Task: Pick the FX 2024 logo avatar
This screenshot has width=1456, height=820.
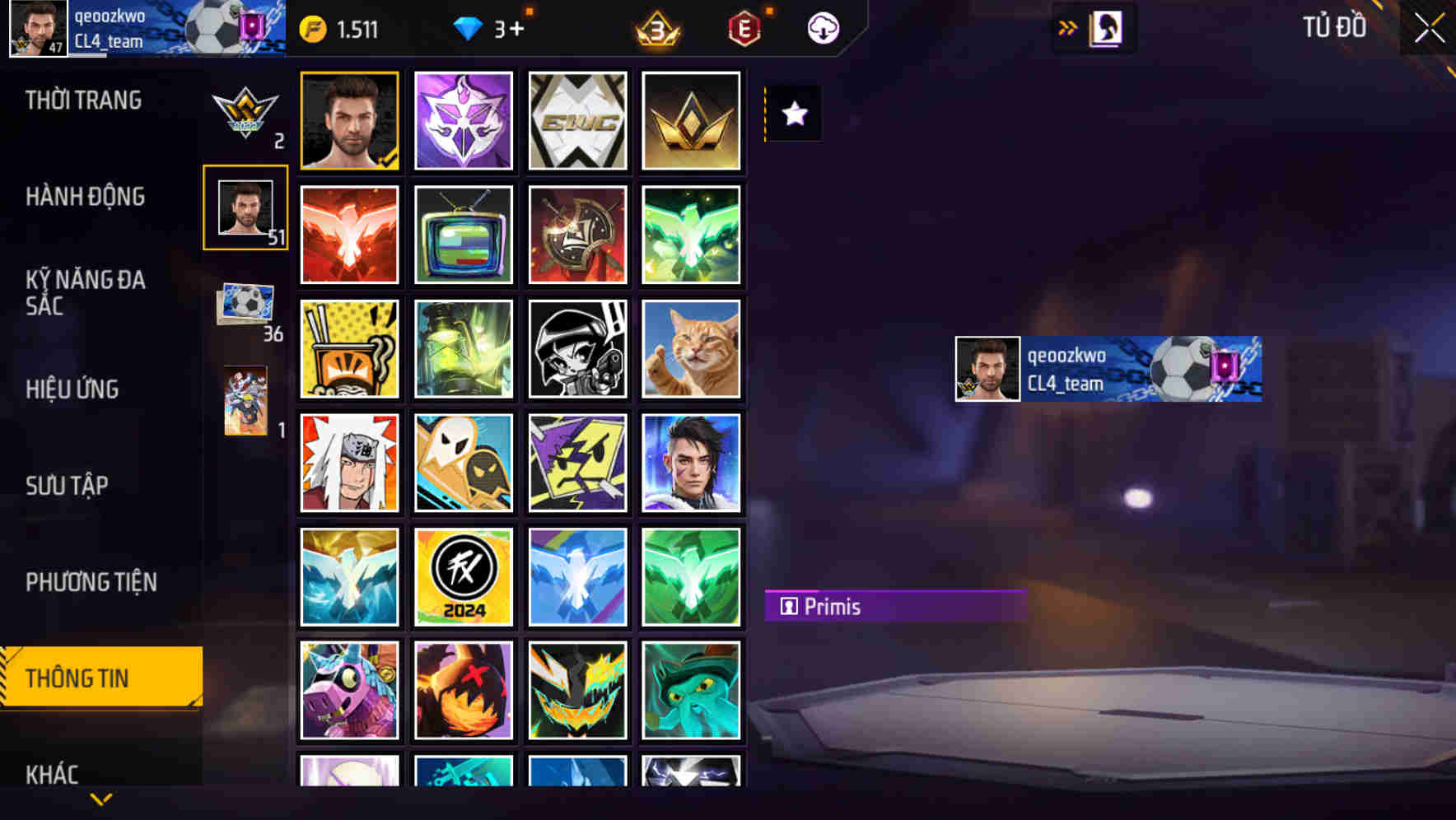Action: (463, 577)
